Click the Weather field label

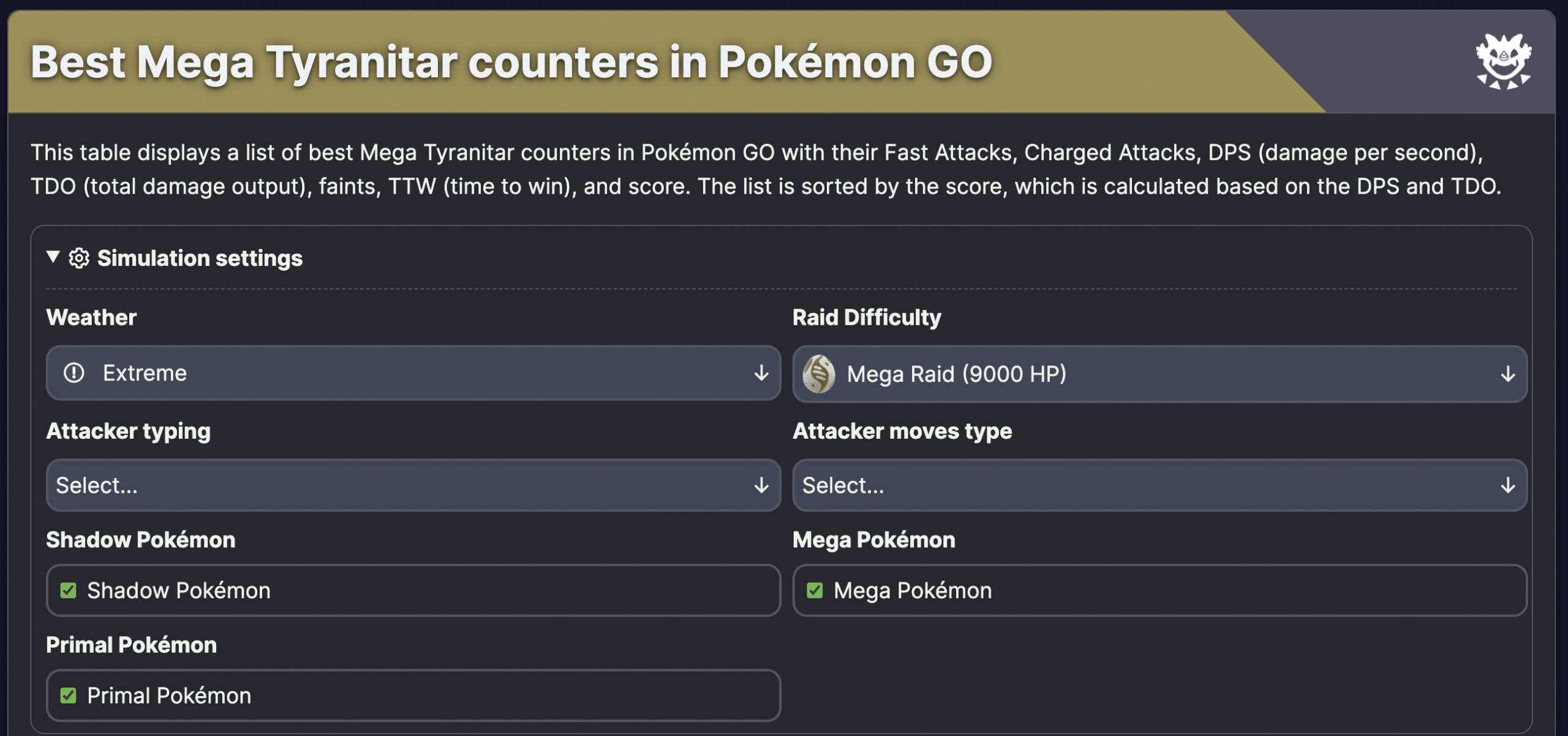point(91,317)
